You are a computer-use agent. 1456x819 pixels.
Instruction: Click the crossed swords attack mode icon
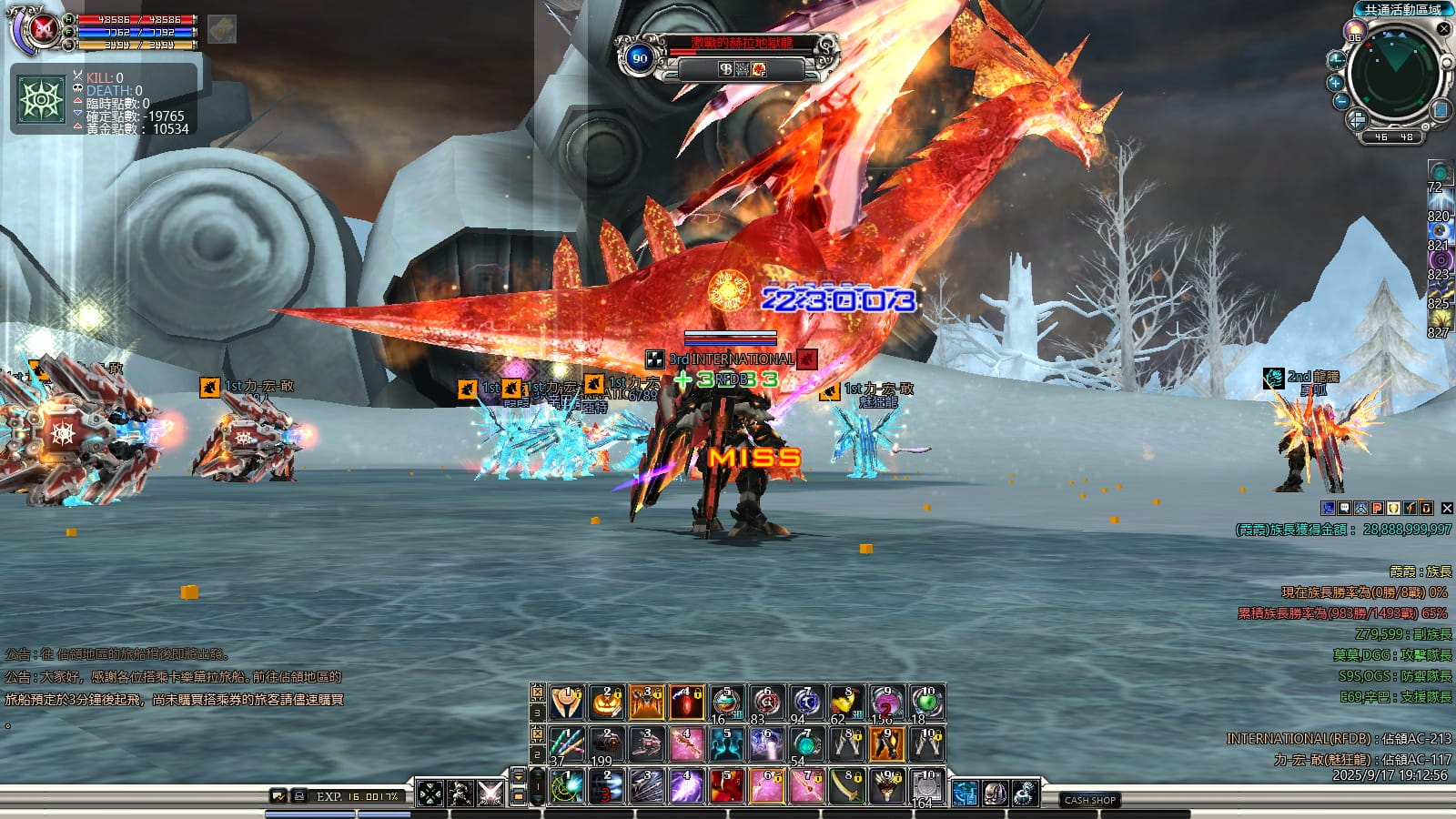coord(490,793)
